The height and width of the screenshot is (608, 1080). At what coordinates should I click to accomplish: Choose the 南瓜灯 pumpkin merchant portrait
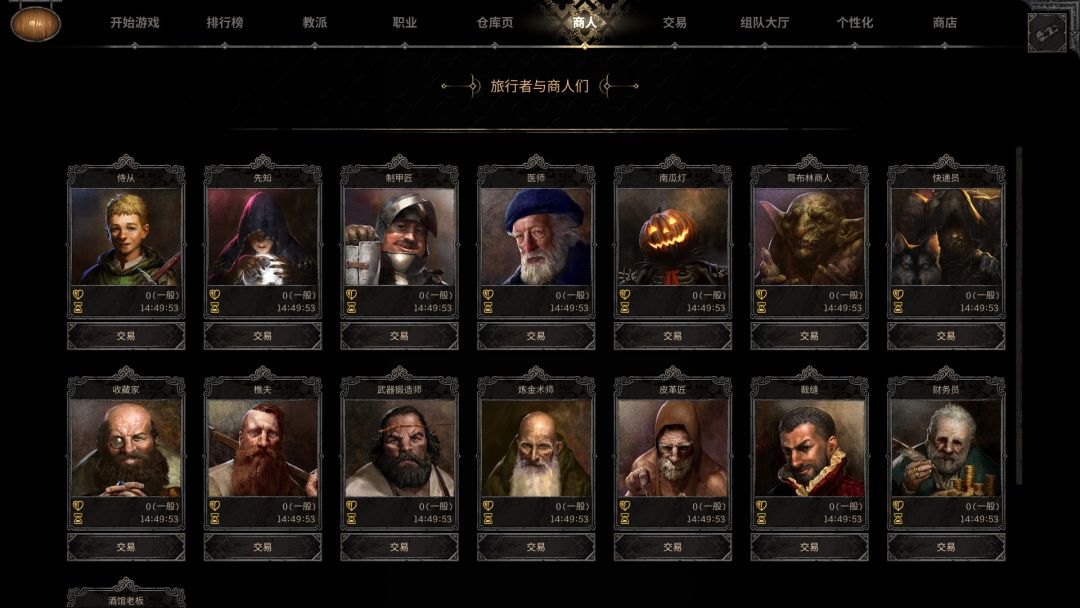pyautogui.click(x=673, y=237)
